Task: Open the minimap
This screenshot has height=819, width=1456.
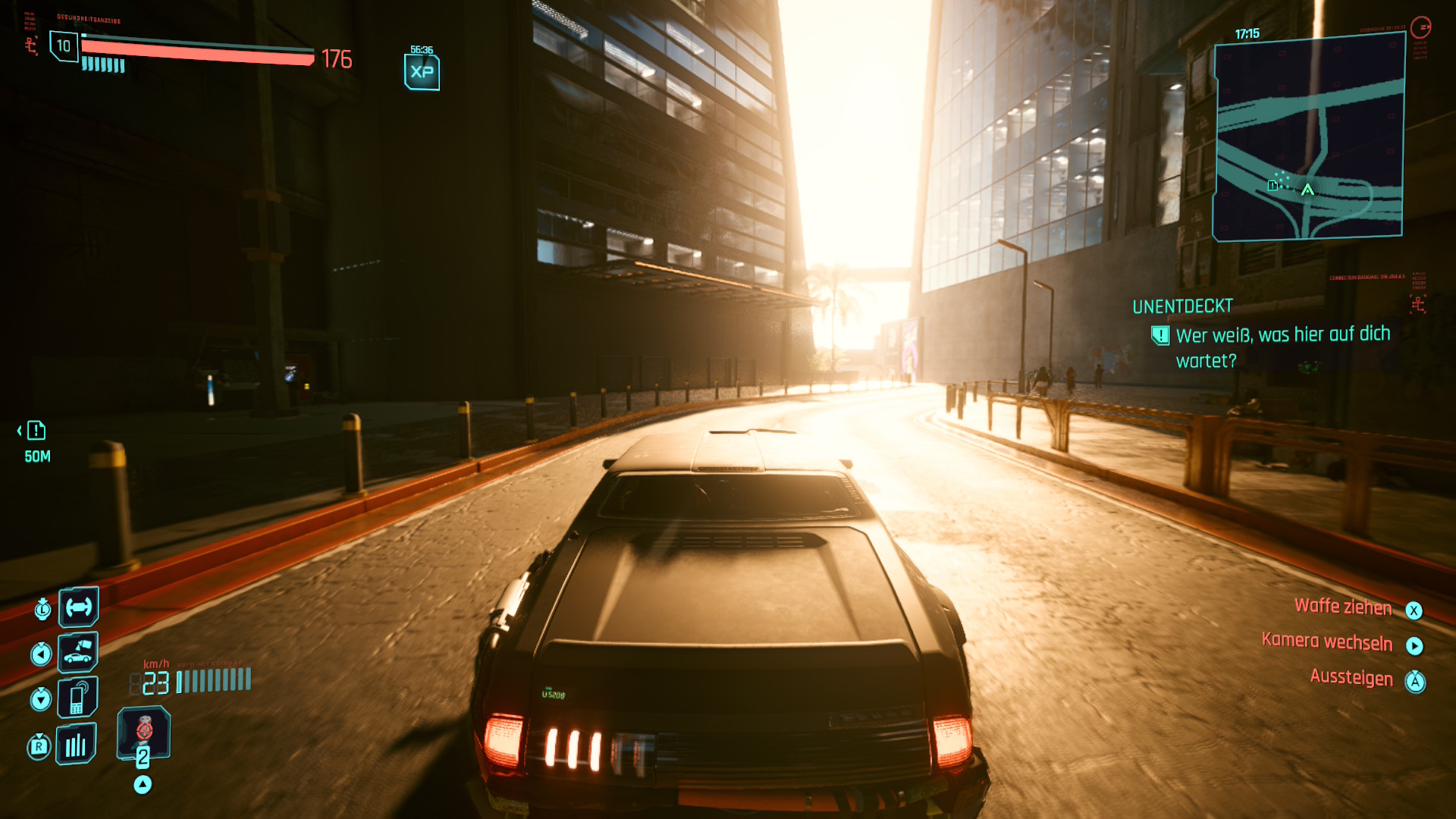Action: (1309, 138)
